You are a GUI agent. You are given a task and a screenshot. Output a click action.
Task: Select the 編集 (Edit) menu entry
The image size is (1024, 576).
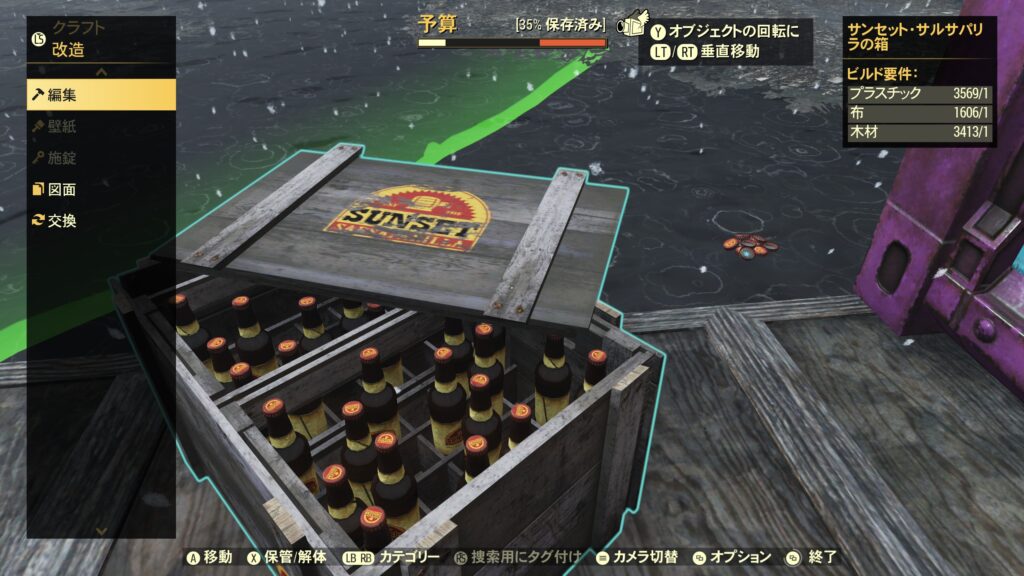[x=100, y=95]
